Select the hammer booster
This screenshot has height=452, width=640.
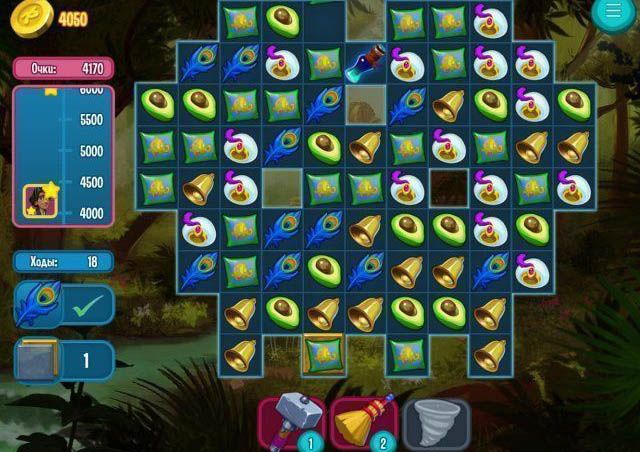[290, 420]
